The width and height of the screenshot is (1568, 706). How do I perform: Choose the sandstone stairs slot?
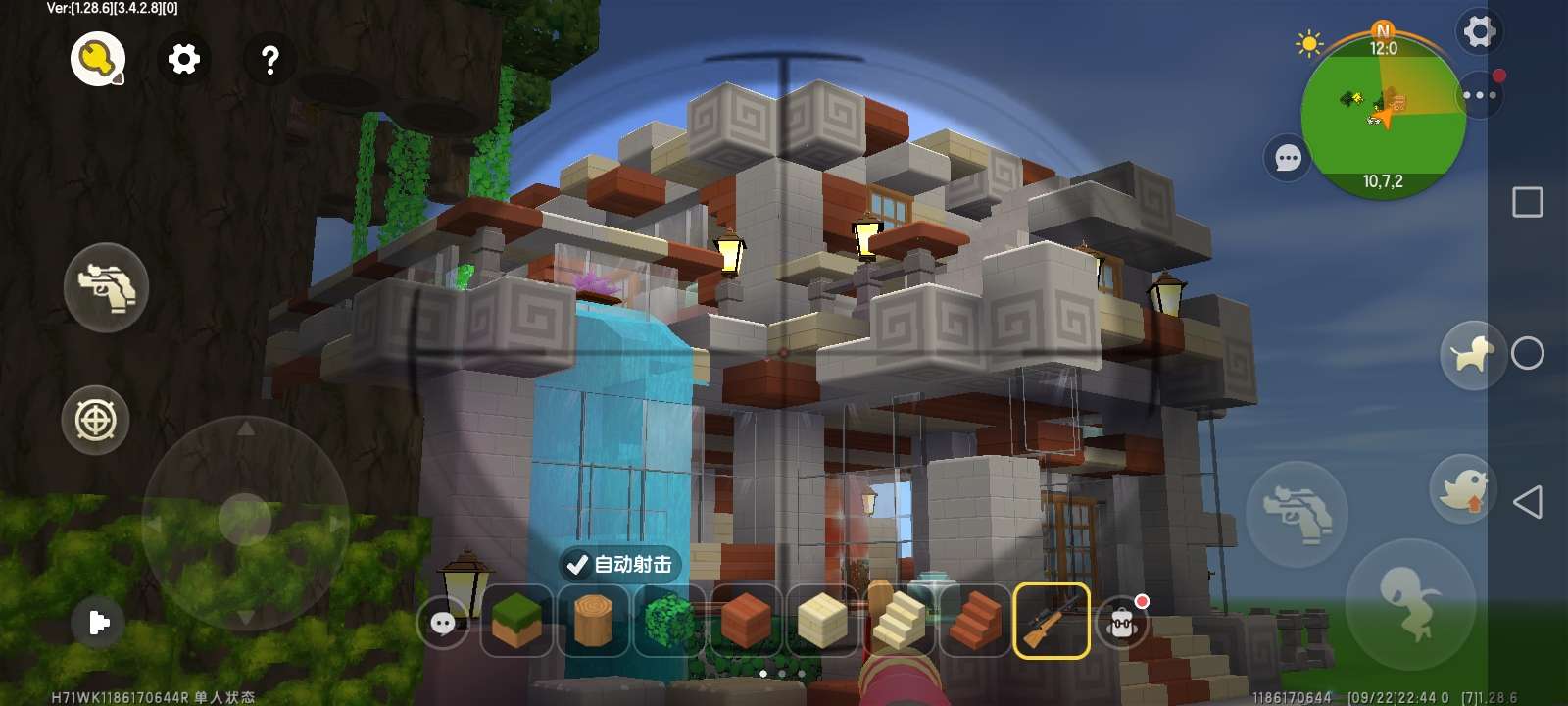[x=898, y=621]
